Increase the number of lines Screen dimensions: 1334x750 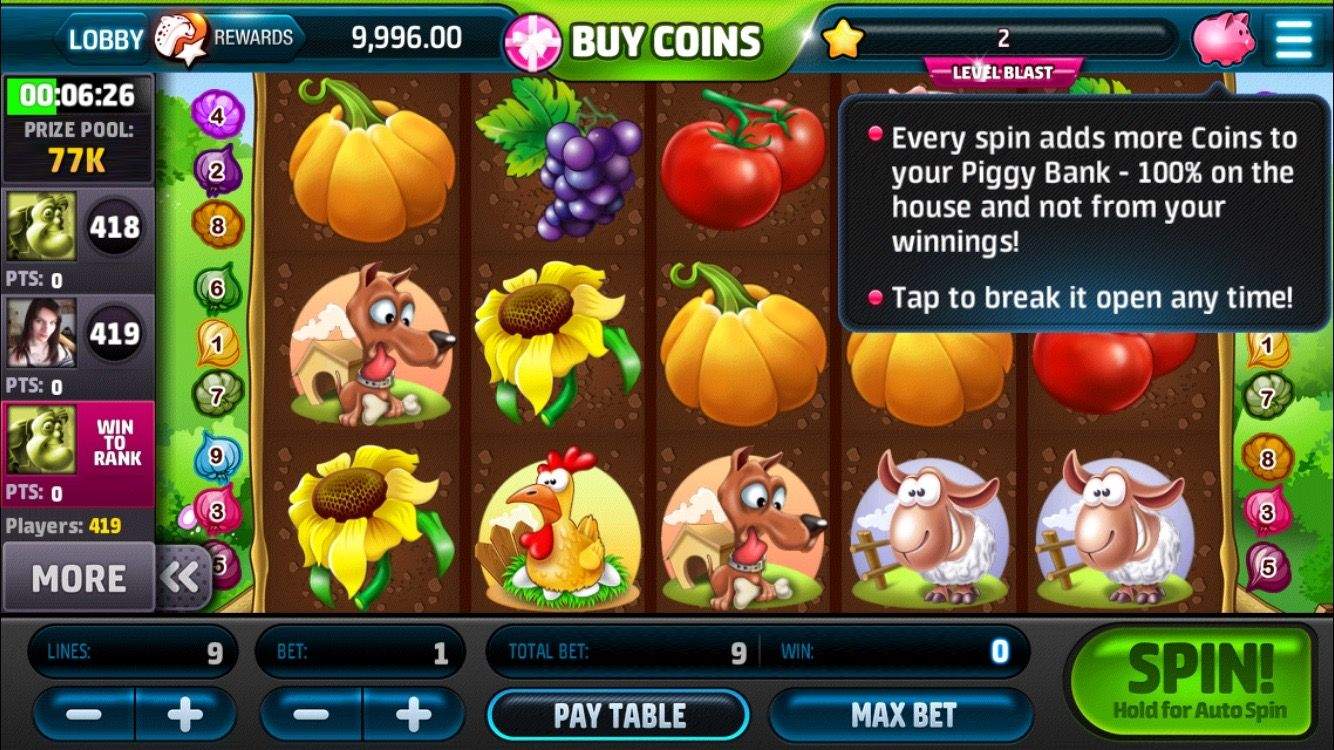coord(186,715)
